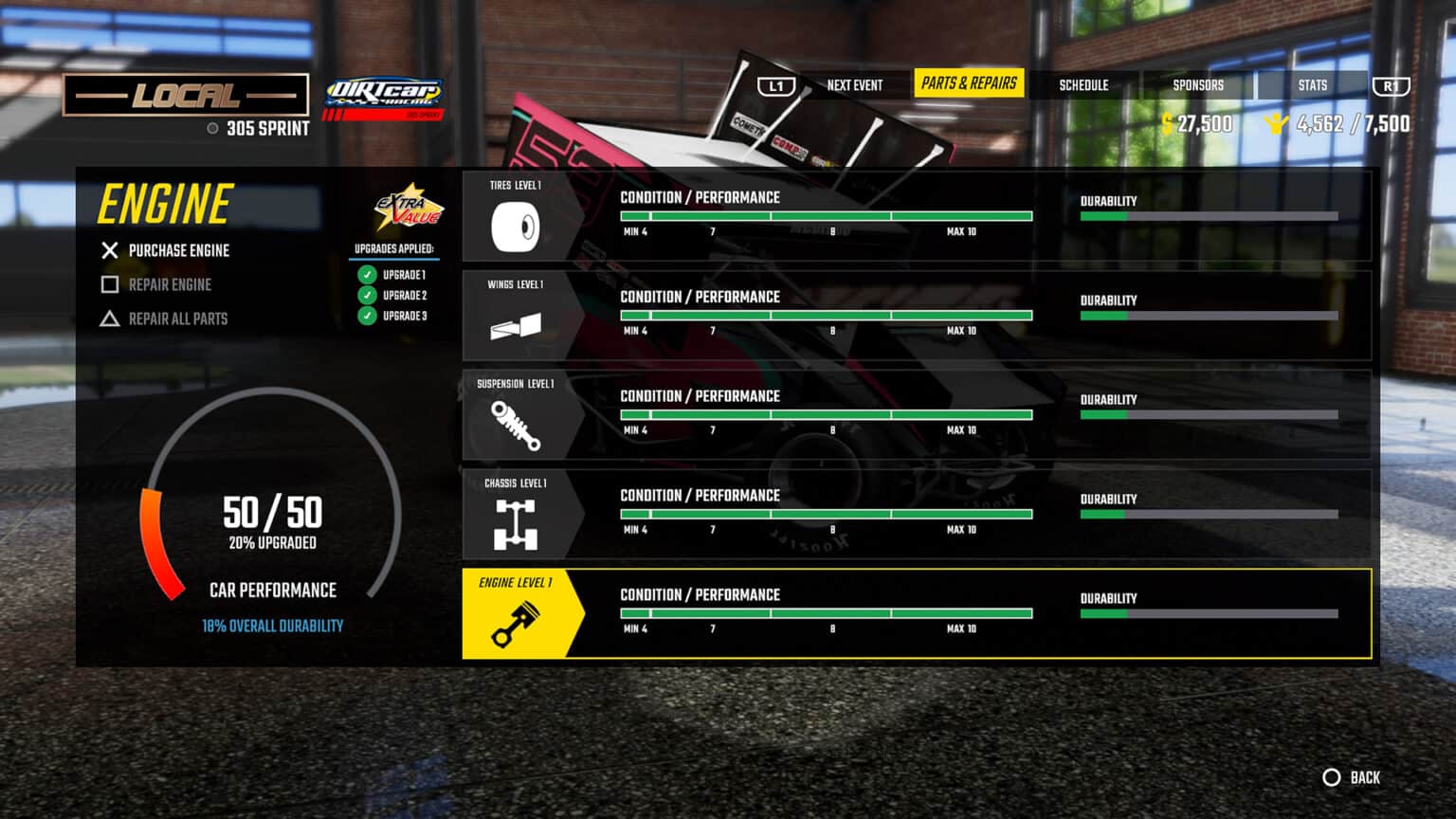Image resolution: width=1456 pixels, height=819 pixels.
Task: Toggle the Upgrade 3 checkmark
Action: point(369,316)
